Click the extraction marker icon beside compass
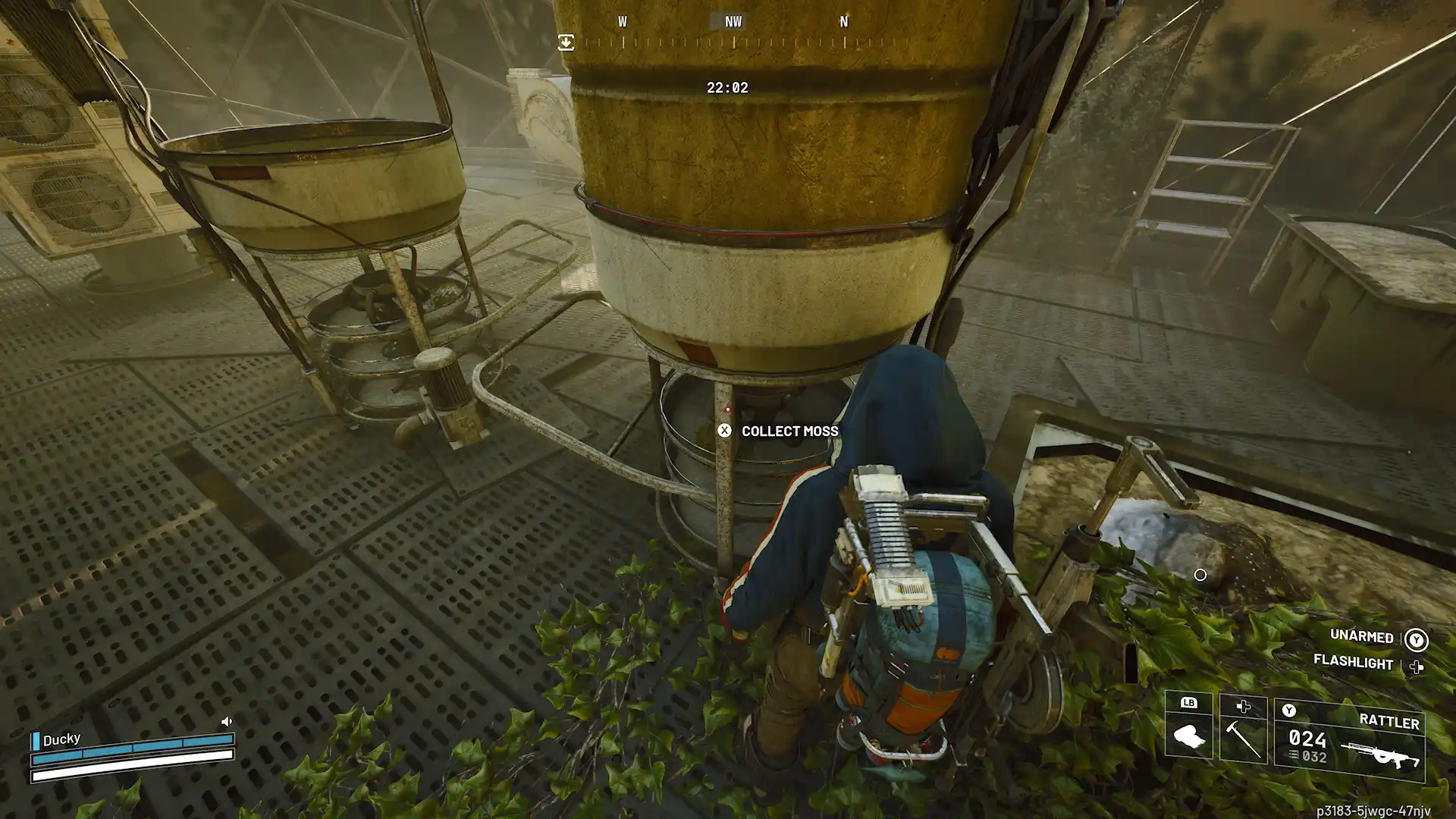This screenshot has width=1456, height=819. tap(566, 42)
